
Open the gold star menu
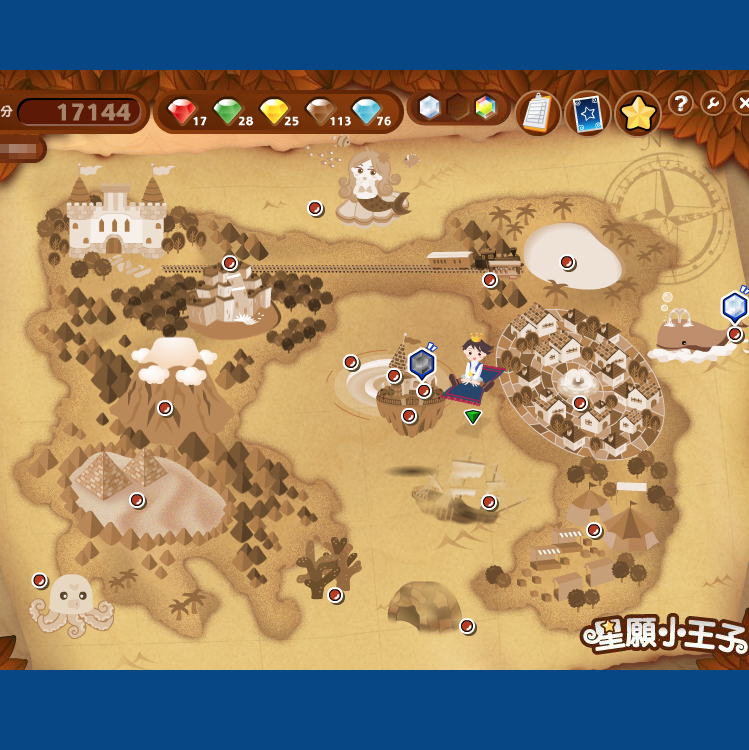click(637, 113)
